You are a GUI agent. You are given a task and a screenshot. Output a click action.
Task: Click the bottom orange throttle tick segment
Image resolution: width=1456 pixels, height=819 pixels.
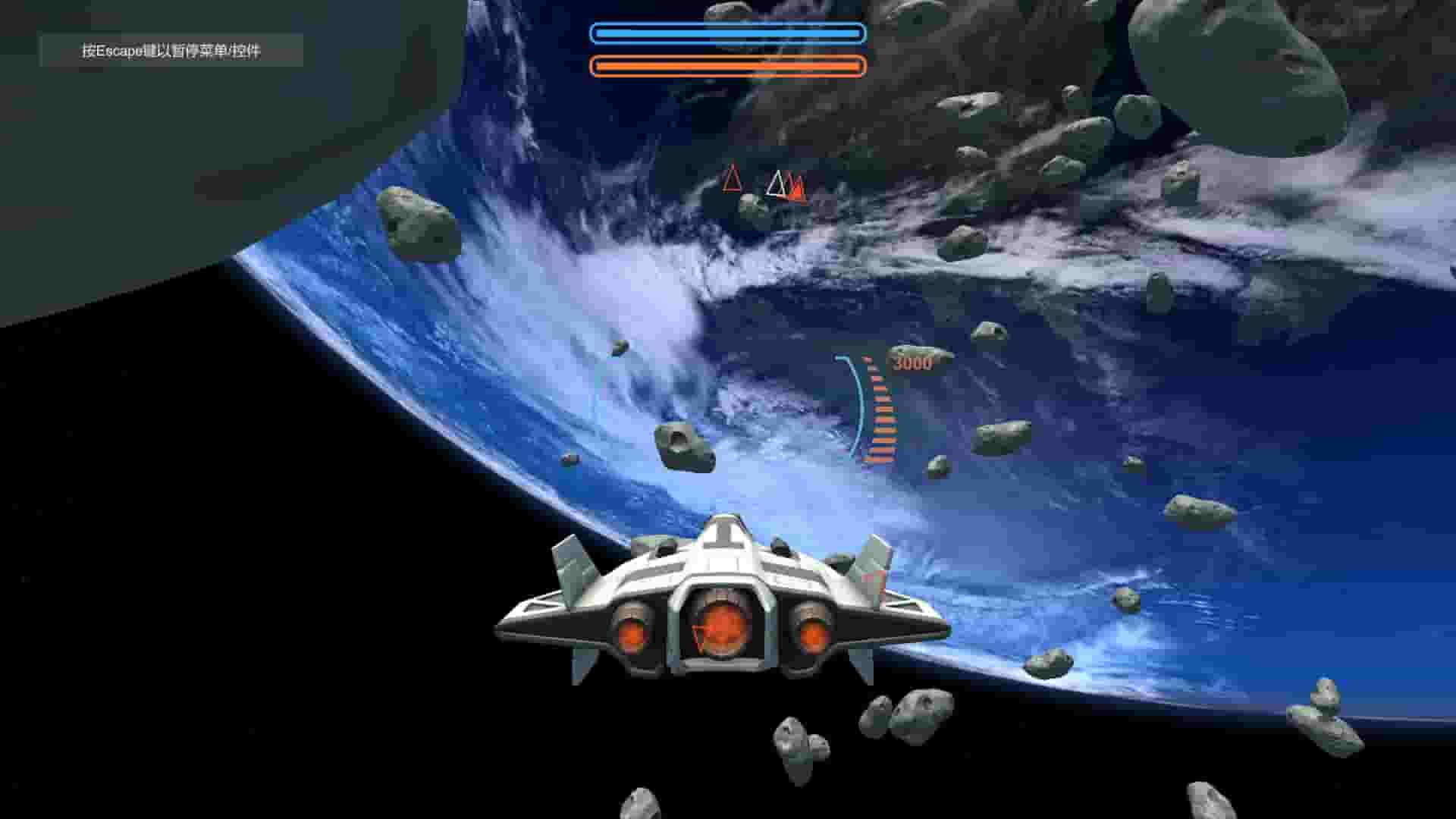(882, 459)
